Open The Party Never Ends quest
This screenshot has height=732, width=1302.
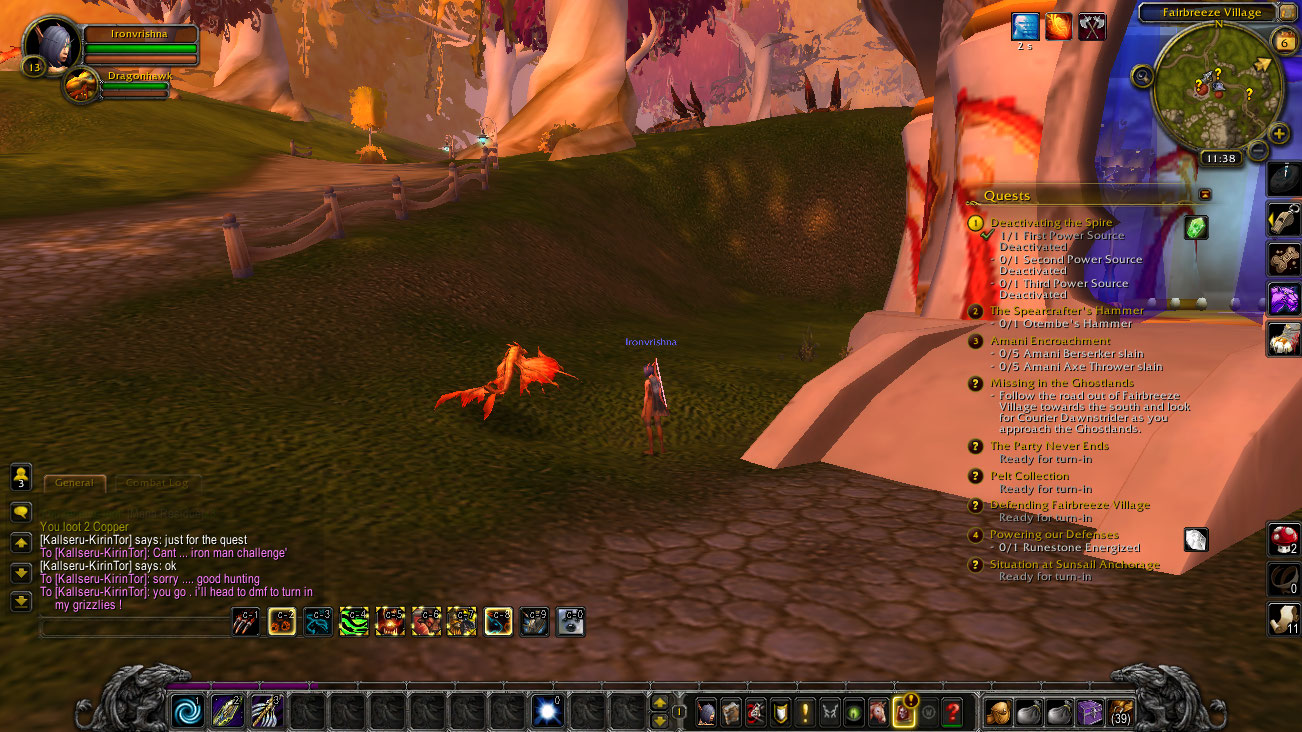[1049, 446]
